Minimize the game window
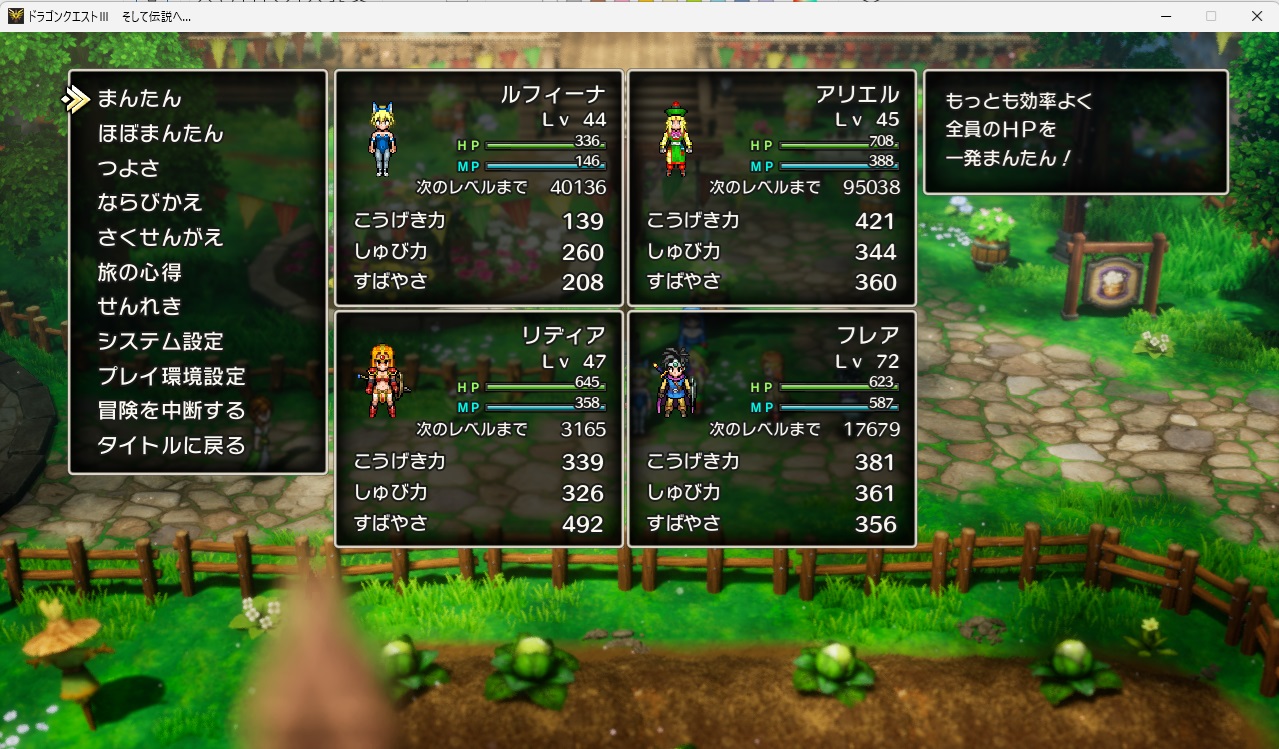Image resolution: width=1279 pixels, height=749 pixels. pos(1166,16)
